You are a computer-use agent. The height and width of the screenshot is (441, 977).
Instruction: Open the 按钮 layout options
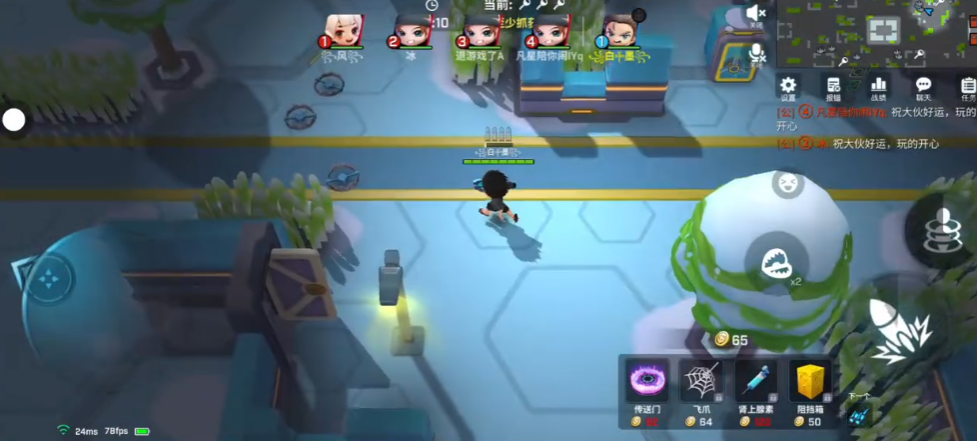tap(833, 87)
